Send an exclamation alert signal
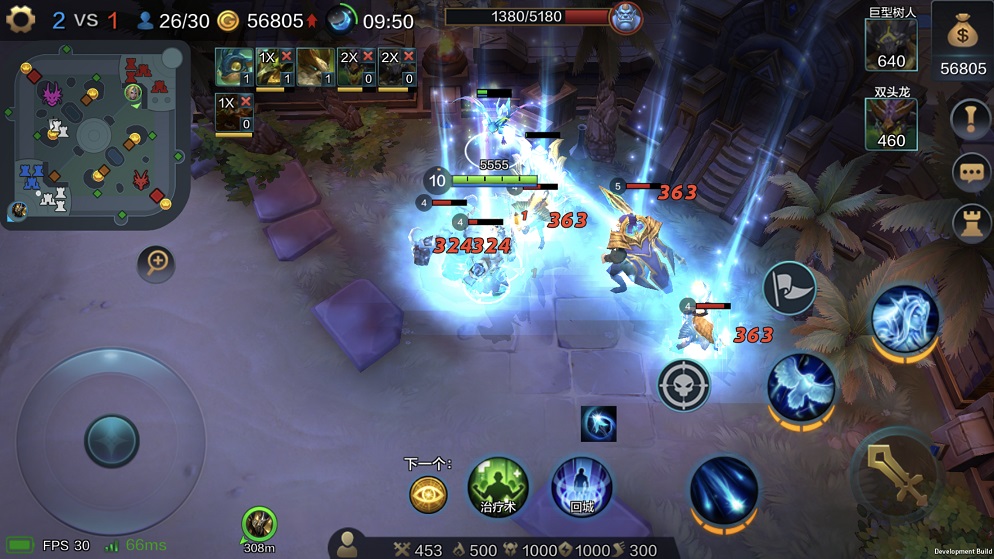Viewport: 994px width, 559px height. [x=969, y=121]
